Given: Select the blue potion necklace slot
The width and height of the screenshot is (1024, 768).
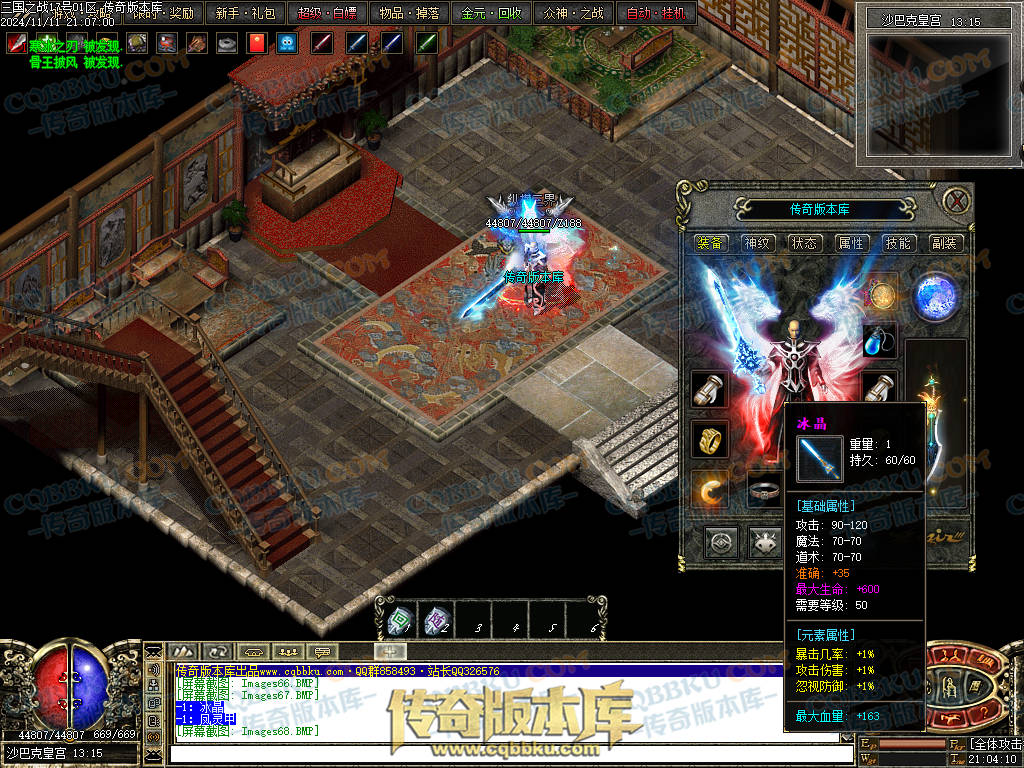Looking at the screenshot, I should pyautogui.click(x=879, y=340).
